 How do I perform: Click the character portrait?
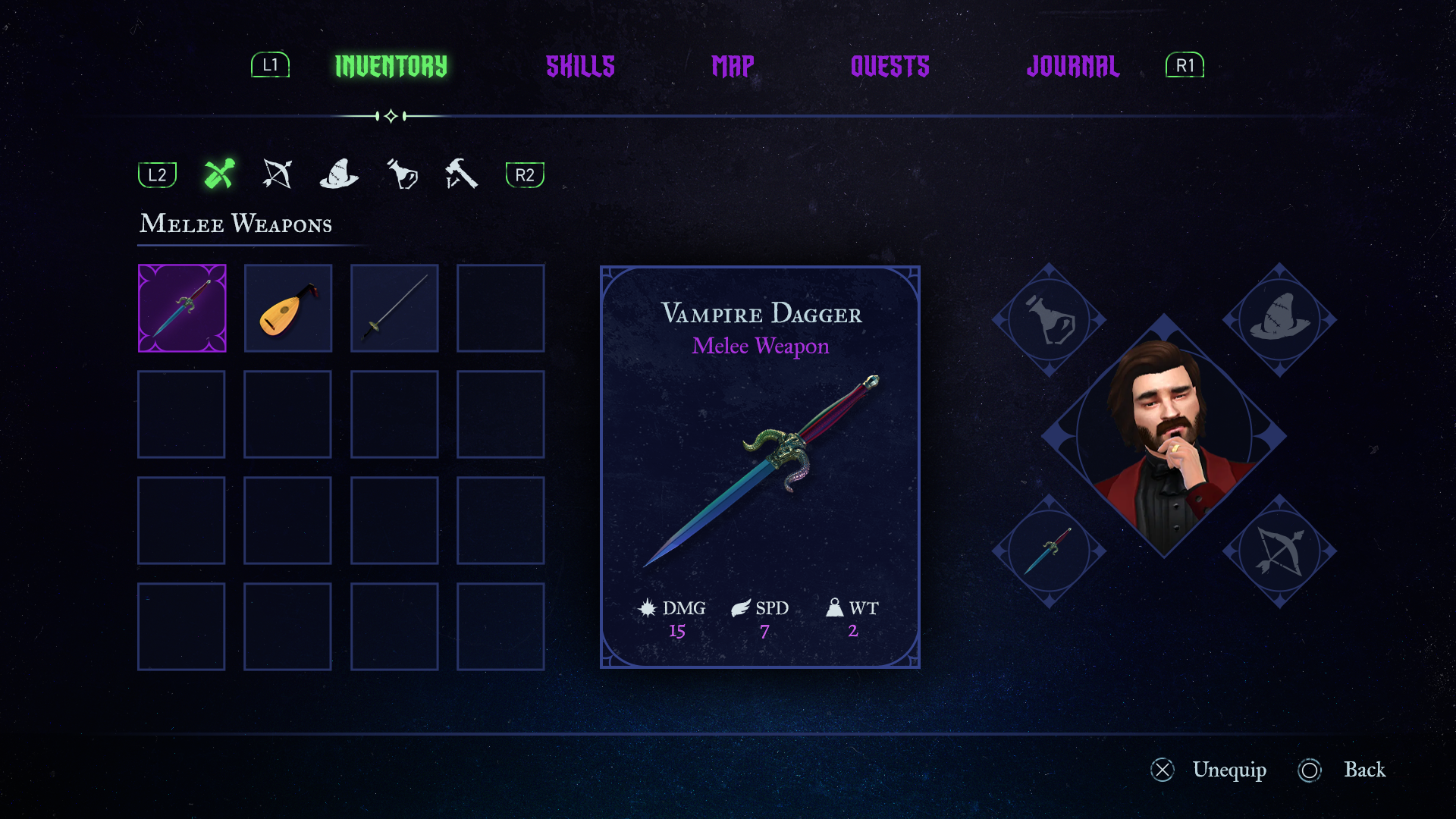1164,436
